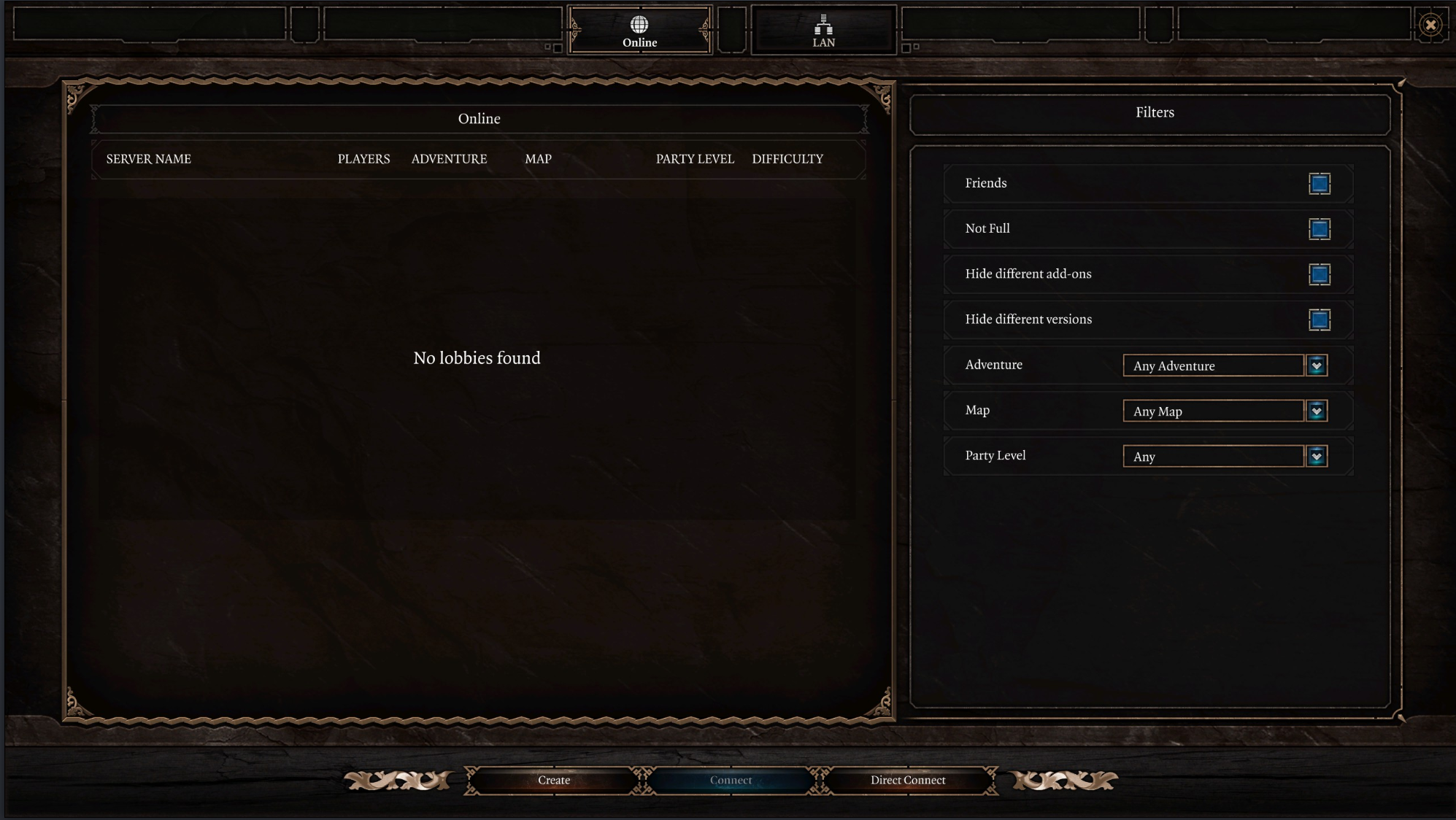Click the Players column header
The width and height of the screenshot is (1456, 820).
pos(363,159)
